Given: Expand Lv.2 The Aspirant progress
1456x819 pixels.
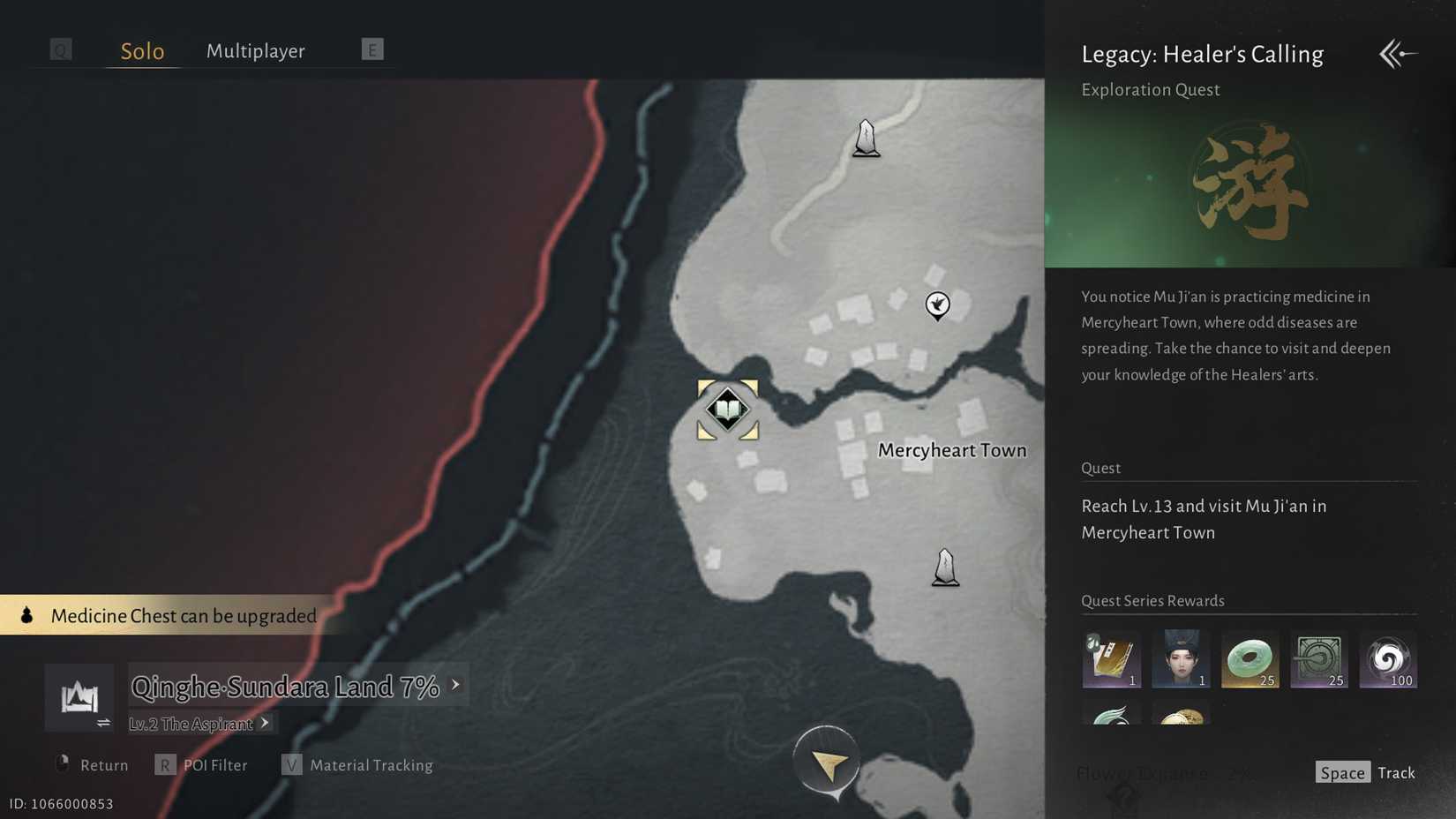Looking at the screenshot, I should click(264, 722).
